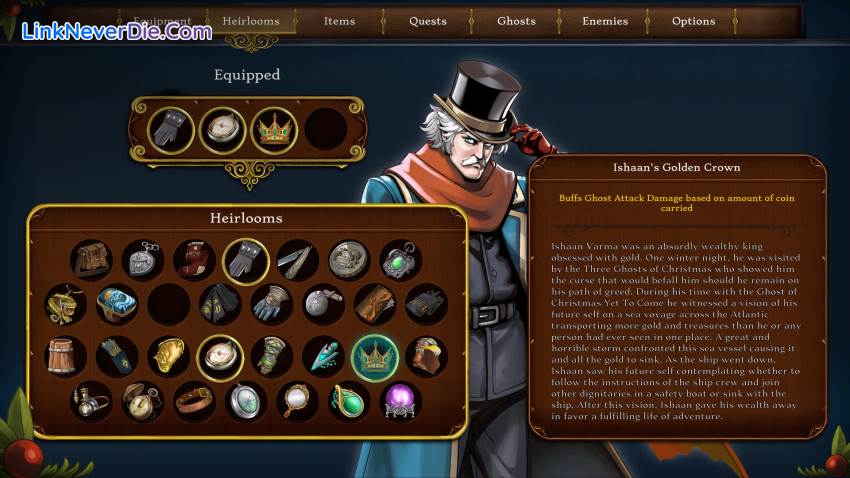This screenshot has width=850, height=478.
Task: Select the brown leather belt heirloom
Action: tap(194, 402)
